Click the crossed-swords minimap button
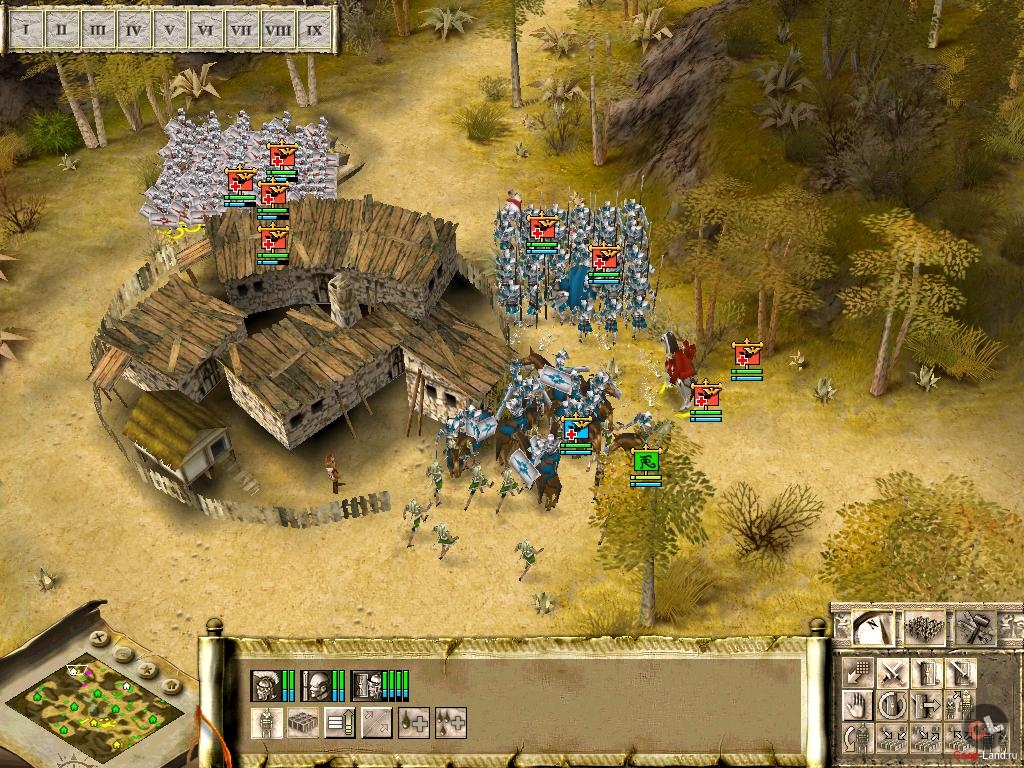The height and width of the screenshot is (768, 1024). click(99, 637)
